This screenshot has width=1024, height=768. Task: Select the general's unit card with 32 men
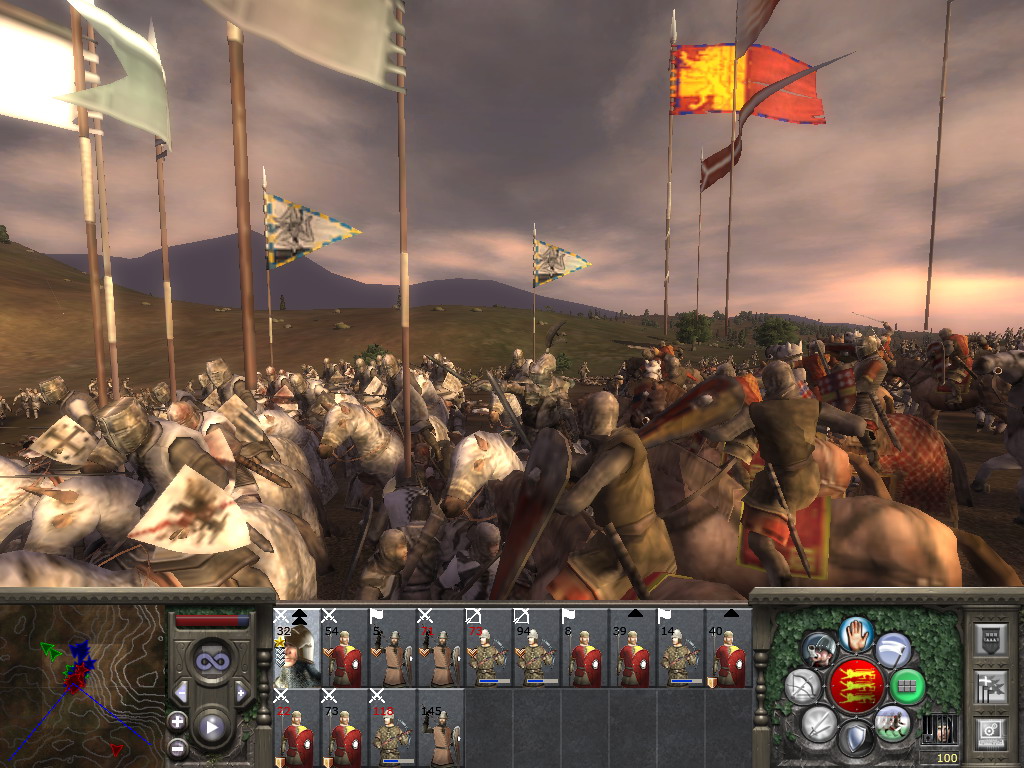click(297, 648)
